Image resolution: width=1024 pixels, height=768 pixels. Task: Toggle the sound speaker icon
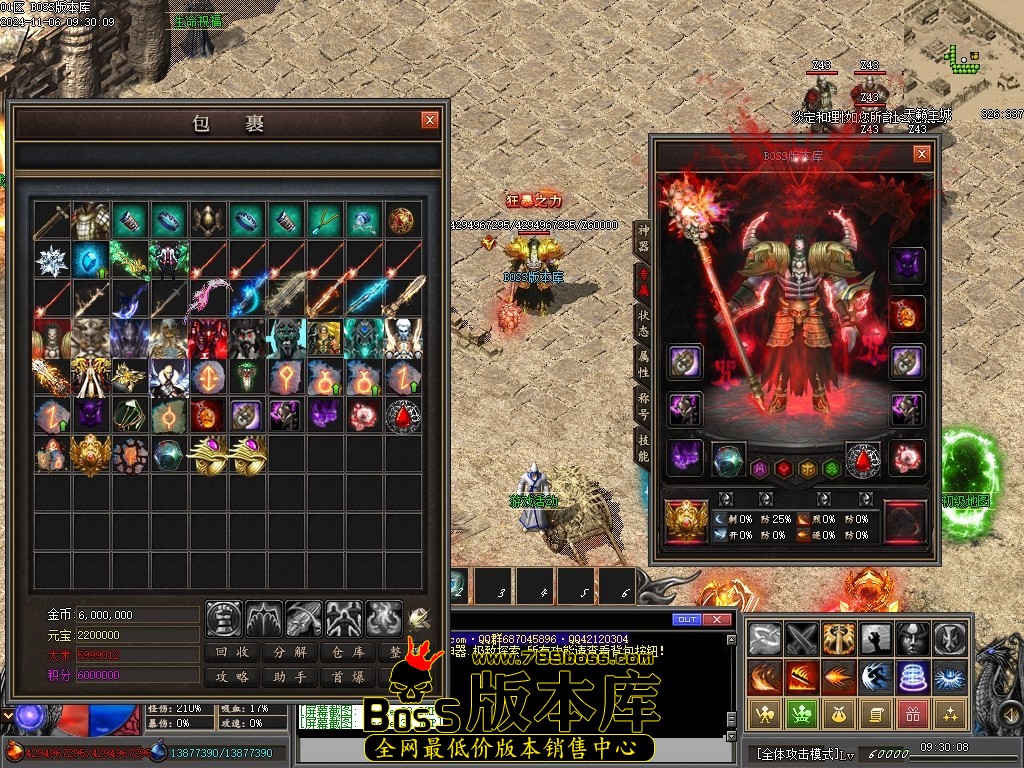coord(419,617)
